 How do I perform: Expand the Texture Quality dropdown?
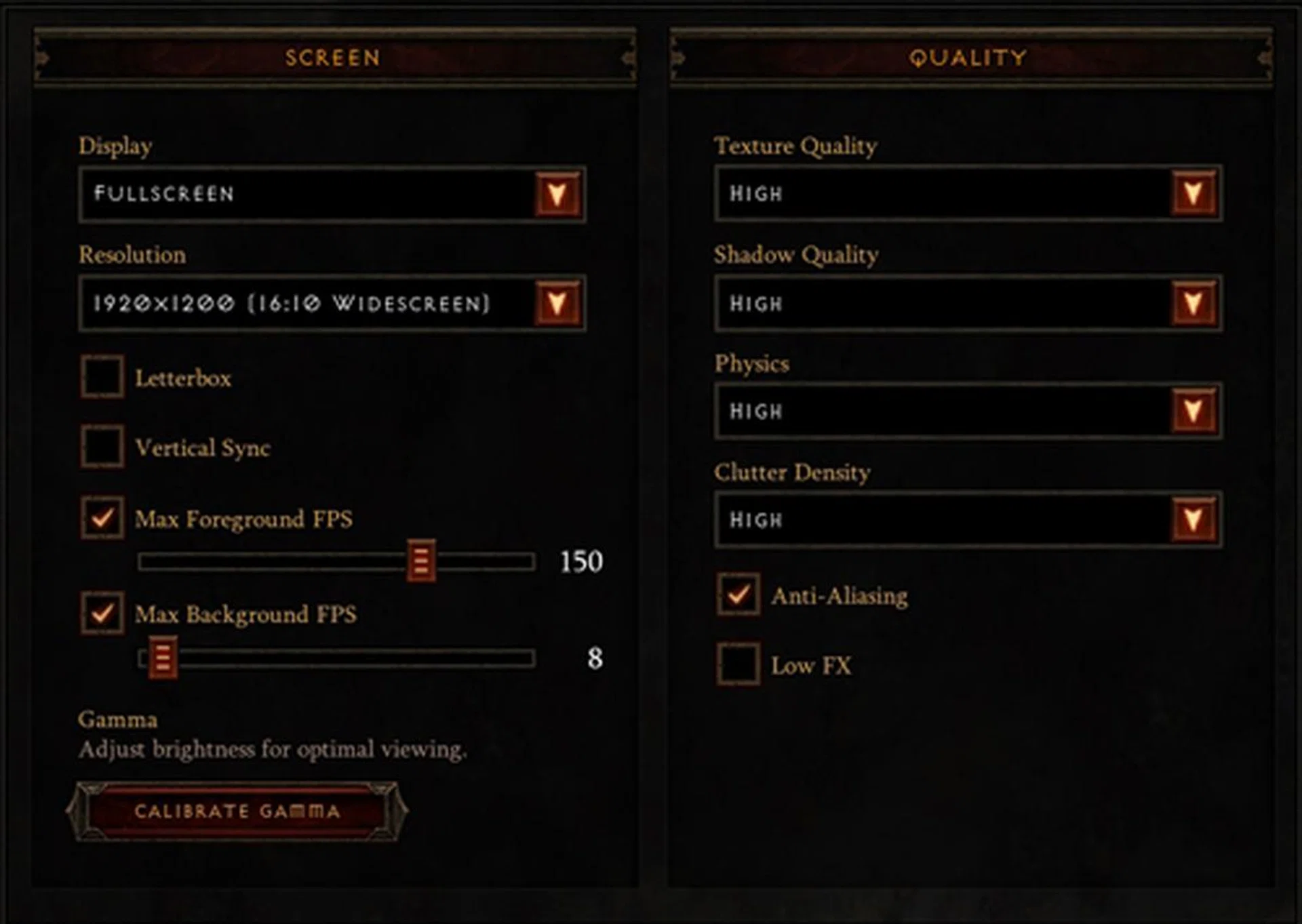1193,194
